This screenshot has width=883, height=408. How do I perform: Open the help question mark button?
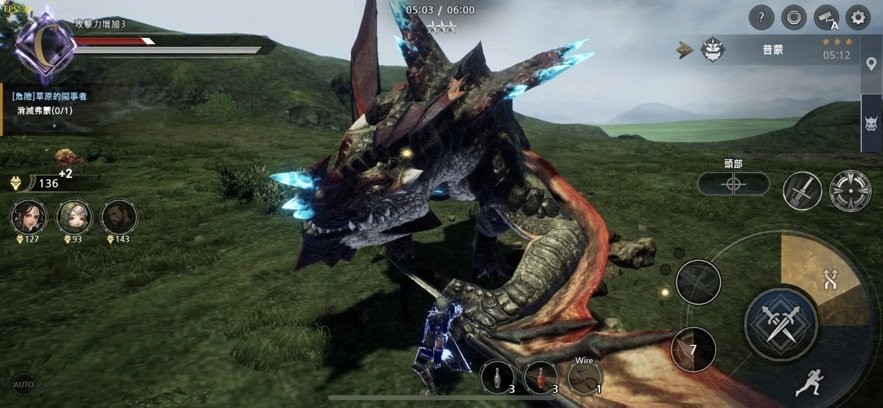[x=762, y=16]
